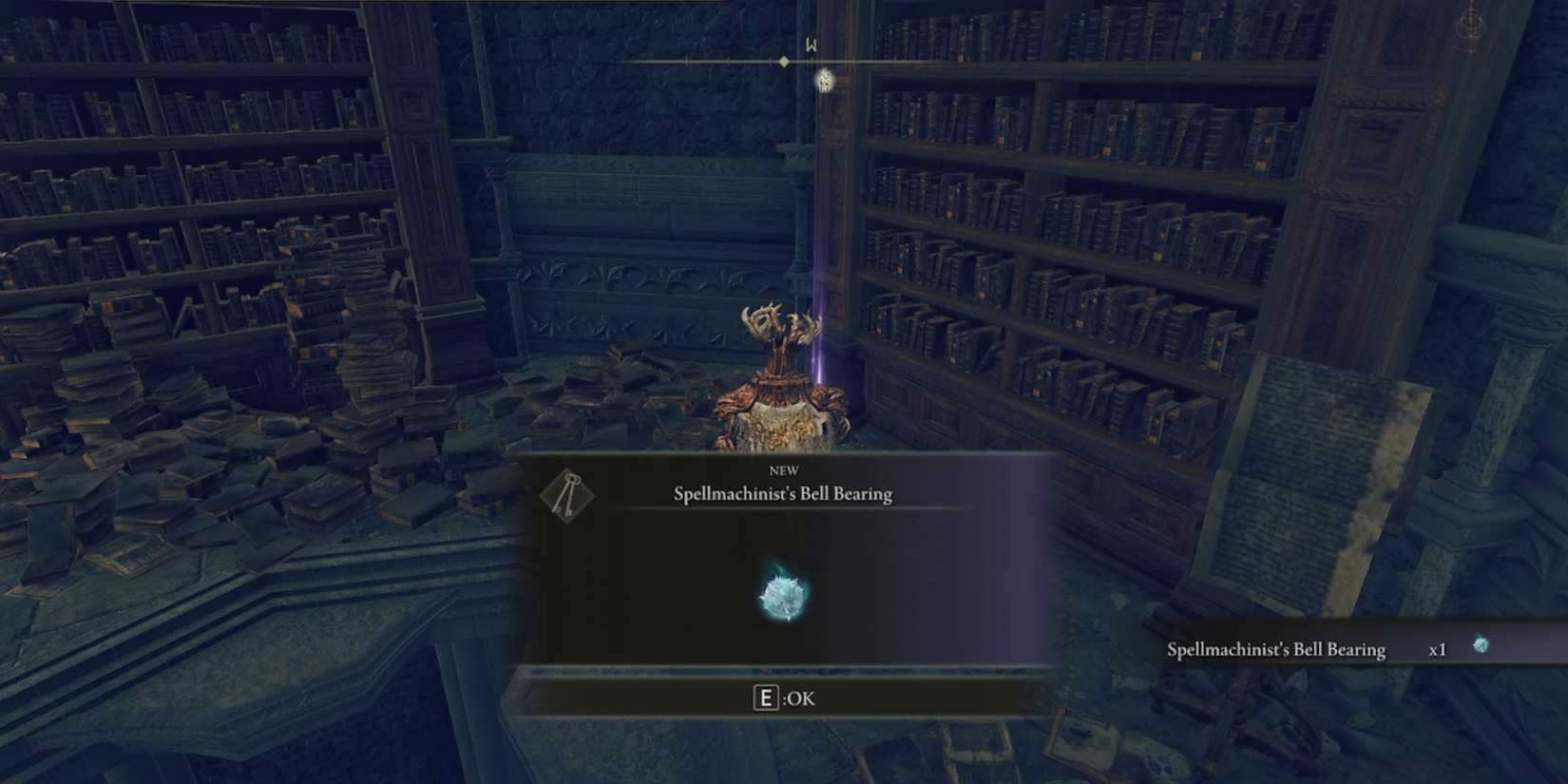Click the W direction marker on the compass

point(813,44)
